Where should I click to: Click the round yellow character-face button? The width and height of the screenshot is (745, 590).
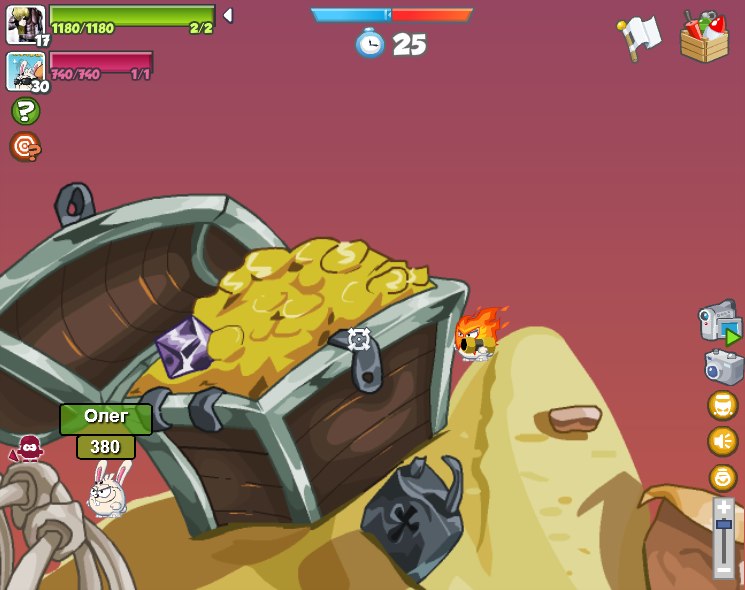(x=722, y=405)
